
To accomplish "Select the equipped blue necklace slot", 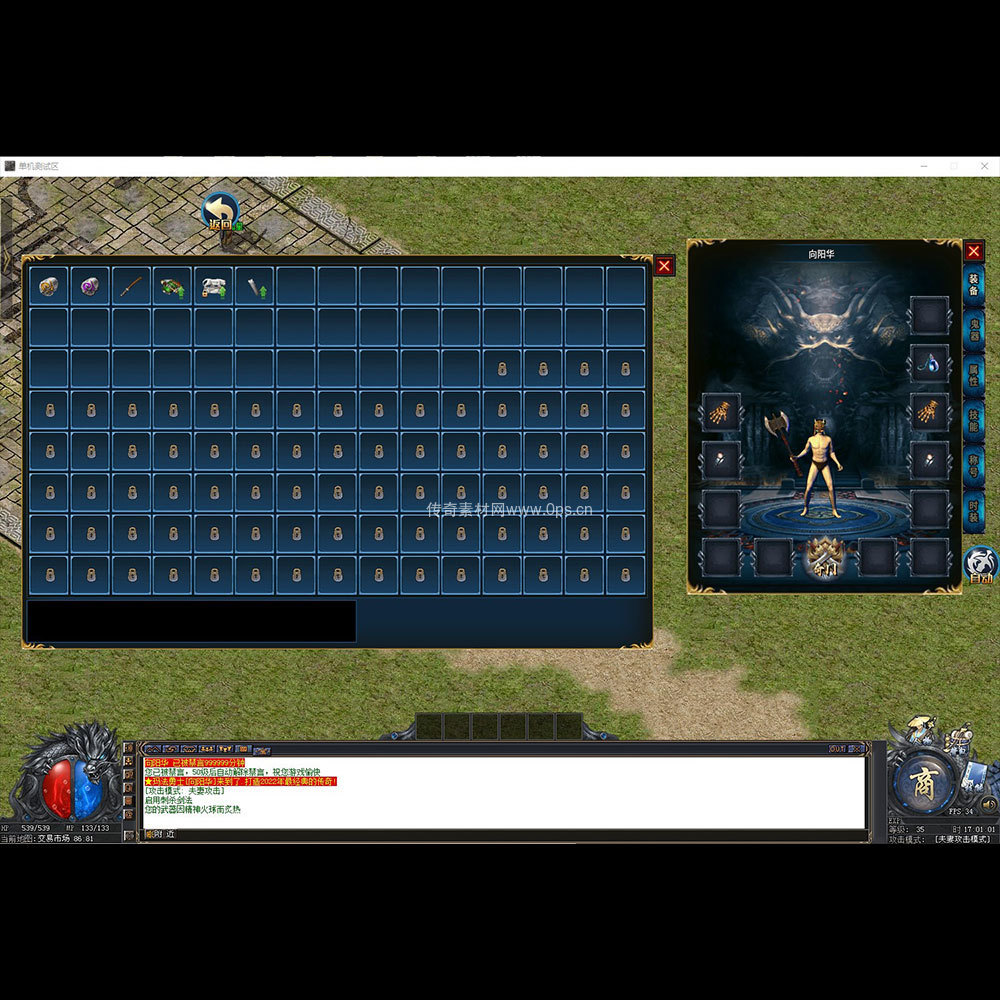I will [x=929, y=364].
